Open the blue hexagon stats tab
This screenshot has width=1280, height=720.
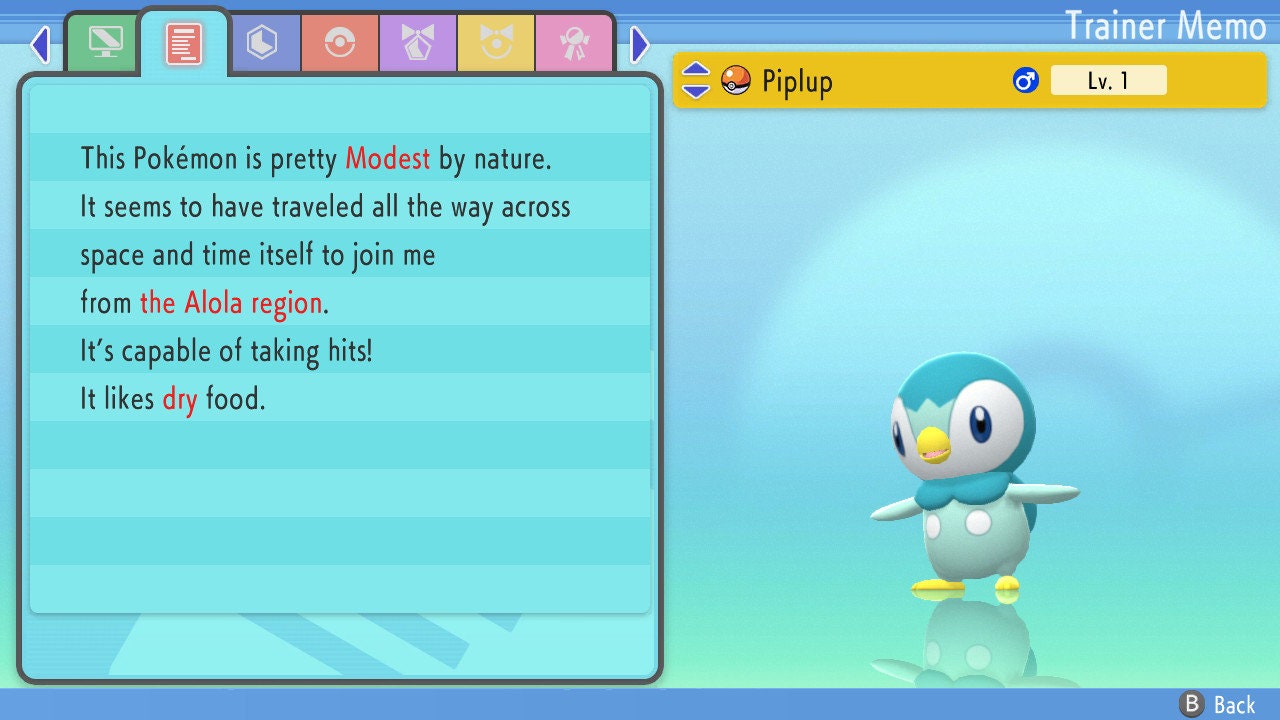click(262, 43)
